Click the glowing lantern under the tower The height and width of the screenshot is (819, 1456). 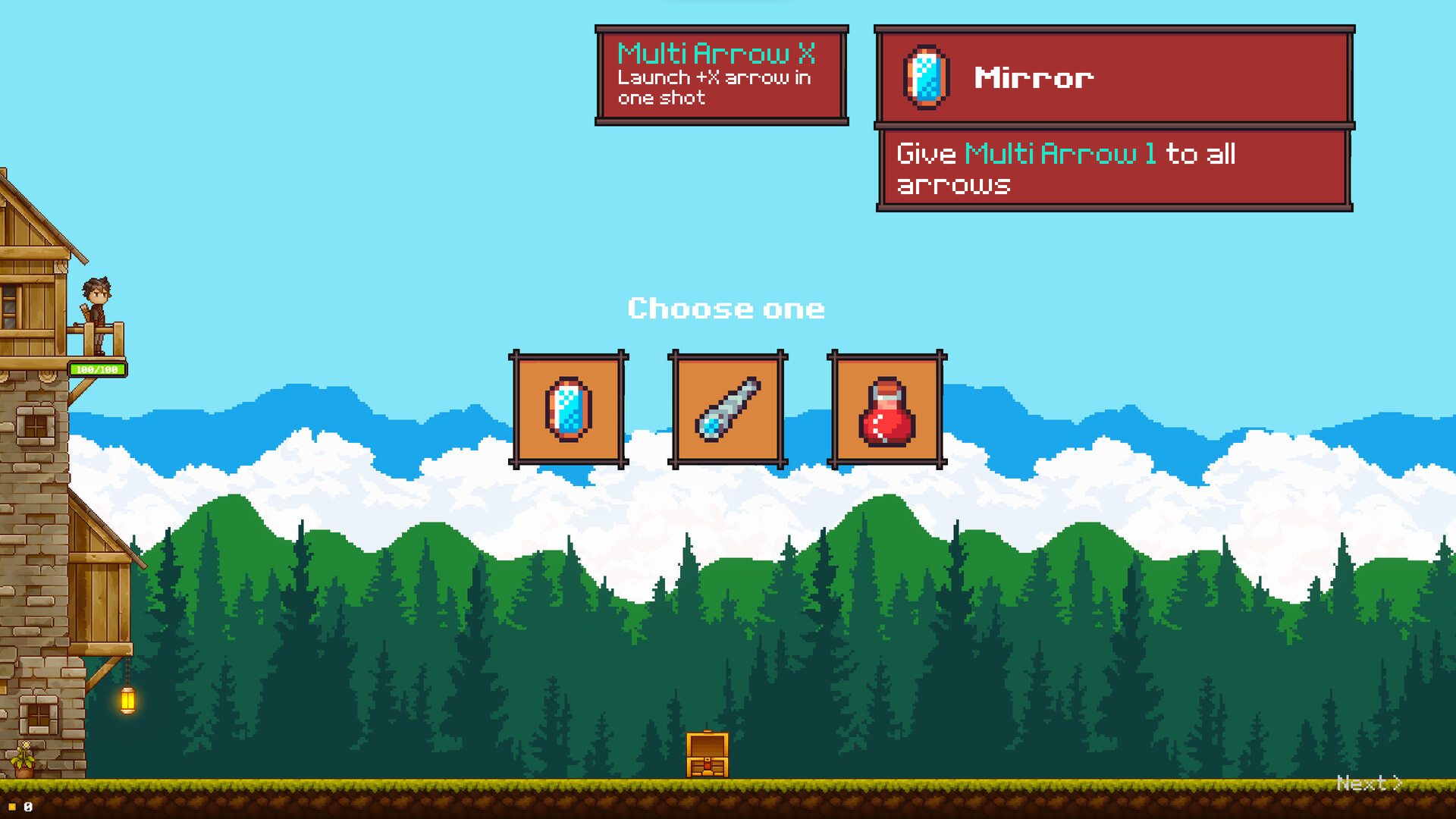(x=127, y=702)
